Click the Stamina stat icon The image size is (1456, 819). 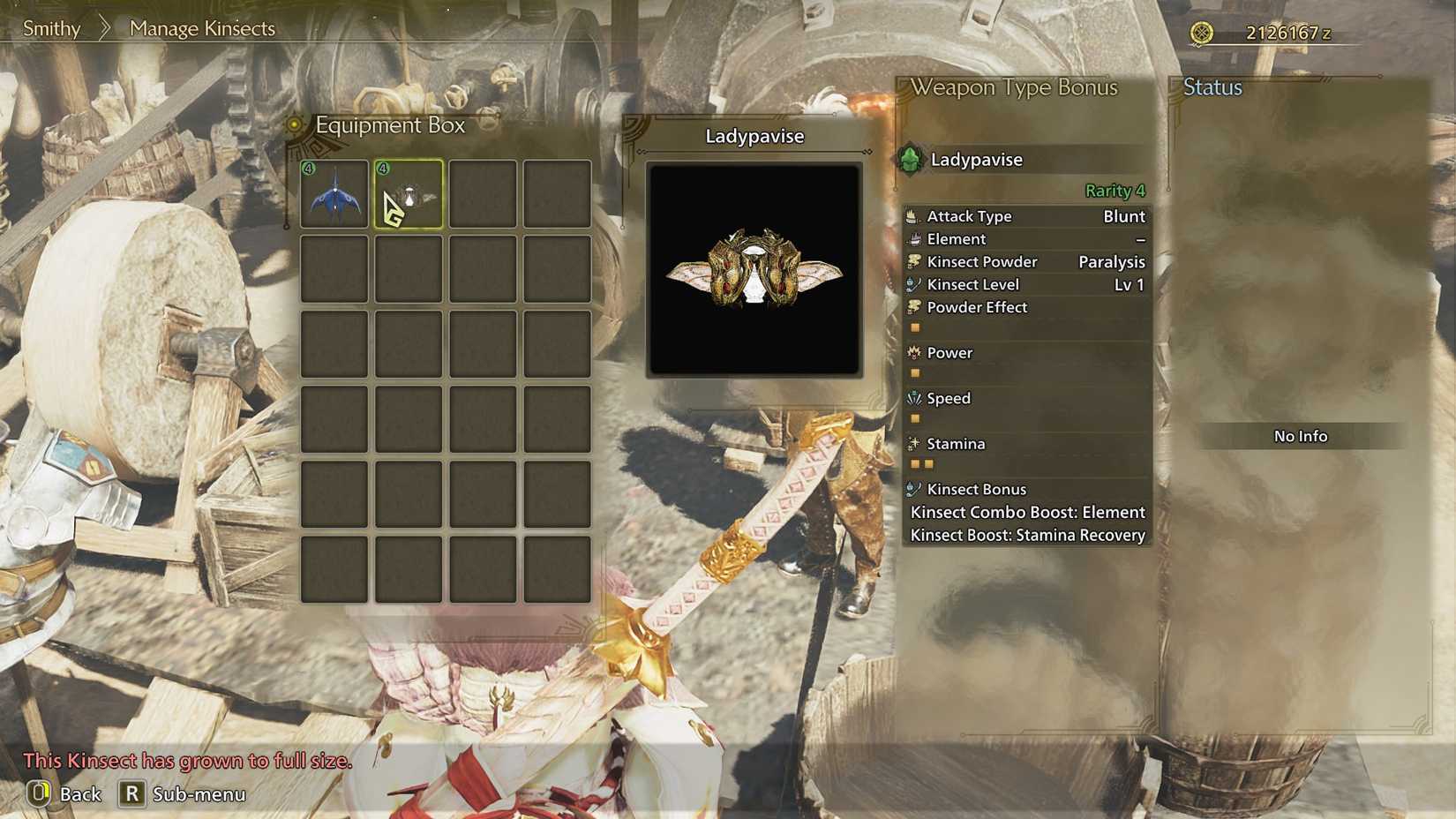point(912,443)
